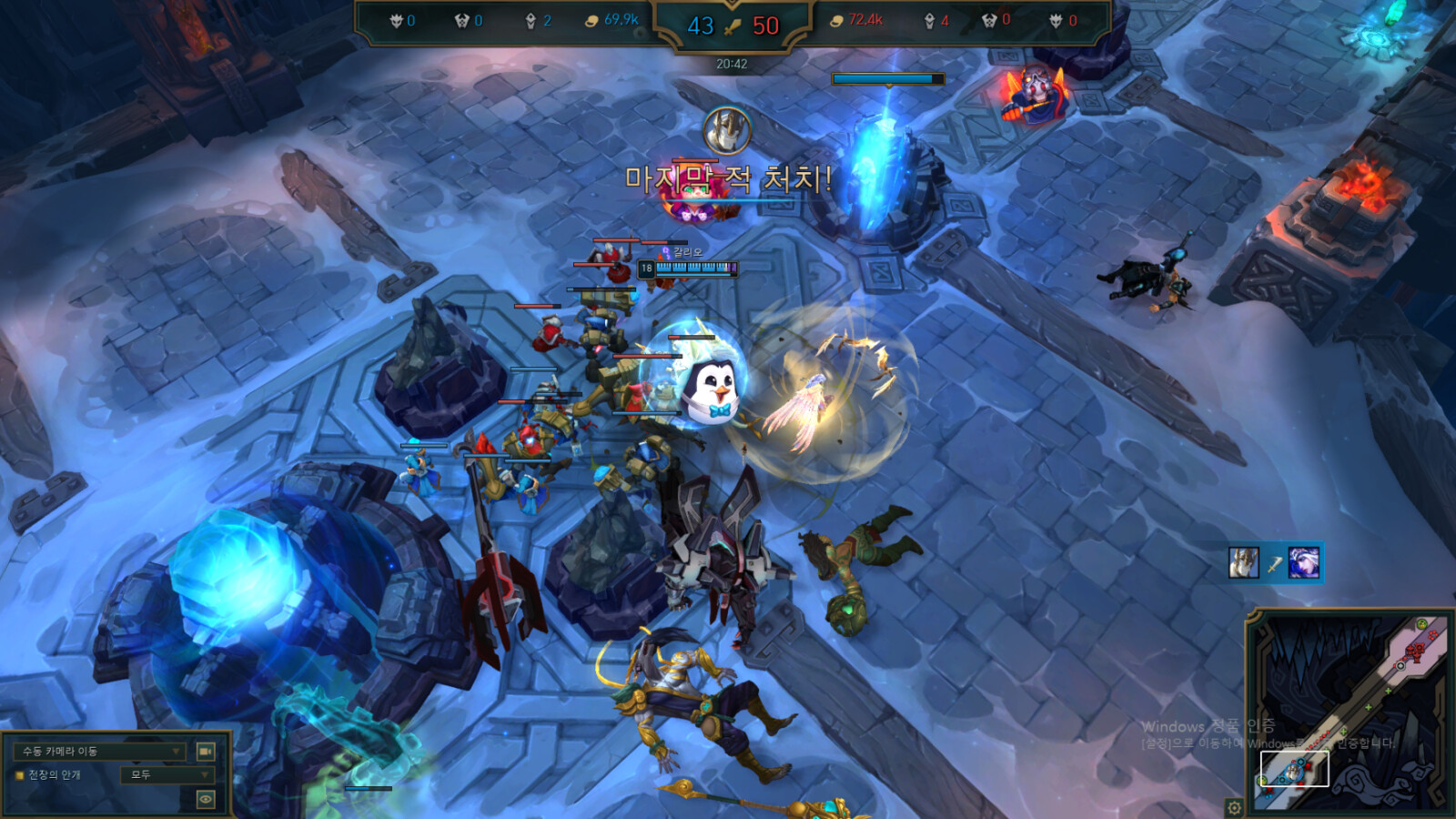Screen dimensions: 1456x819
Task: Open the team visibility dropdown showing 모두
Action: coord(168,774)
